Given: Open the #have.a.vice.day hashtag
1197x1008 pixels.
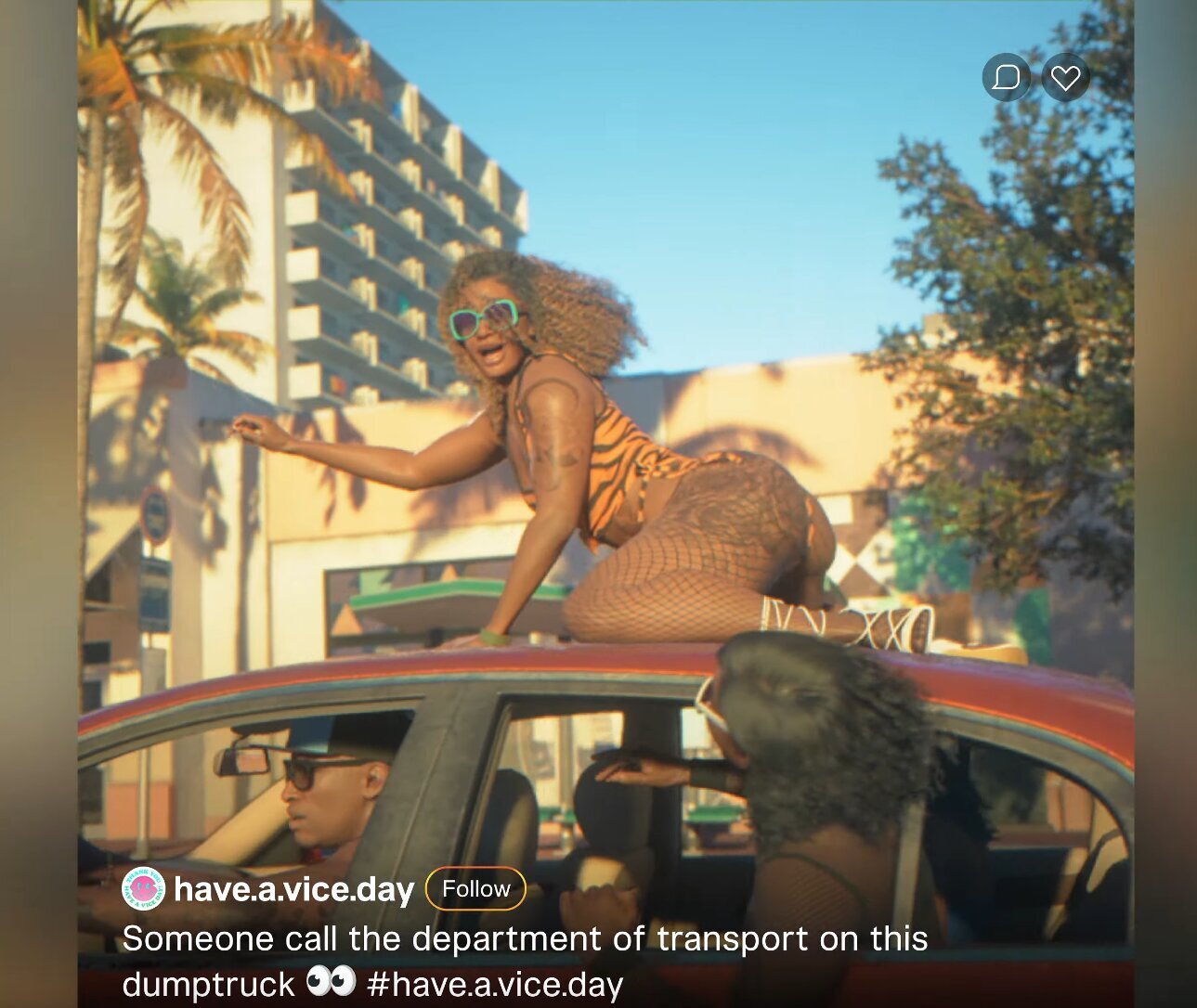Looking at the screenshot, I should pyautogui.click(x=494, y=984).
